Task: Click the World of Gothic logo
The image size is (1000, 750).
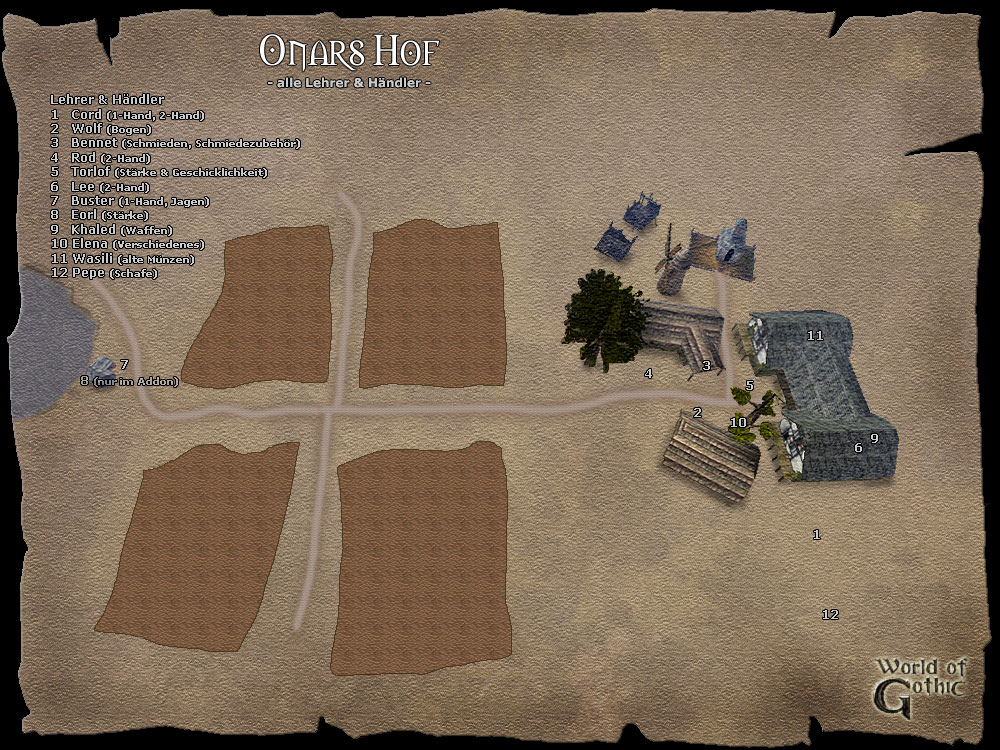Action: [919, 687]
